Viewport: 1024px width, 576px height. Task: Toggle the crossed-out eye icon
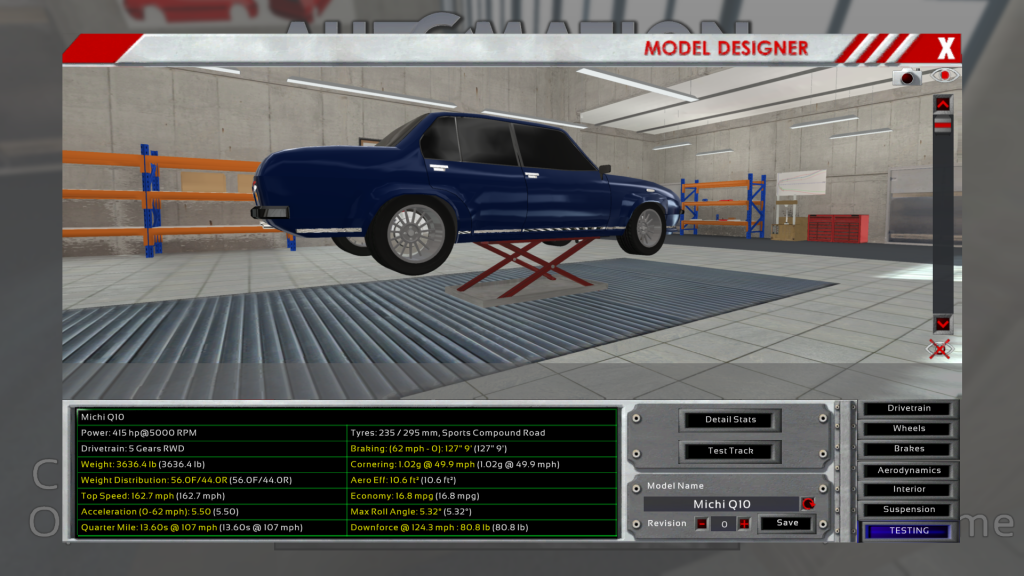click(939, 348)
